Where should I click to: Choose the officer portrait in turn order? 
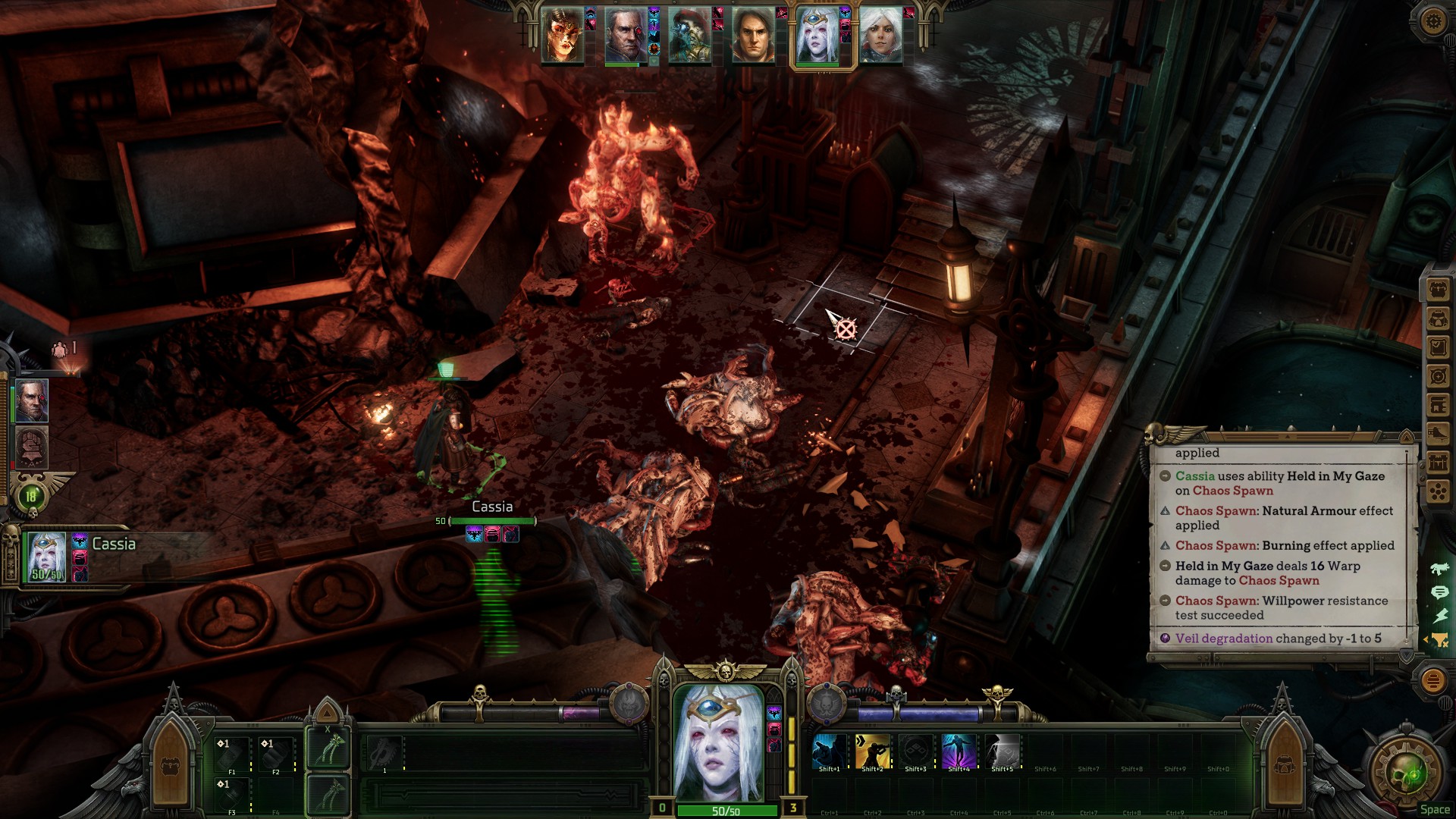pyautogui.click(x=31, y=400)
